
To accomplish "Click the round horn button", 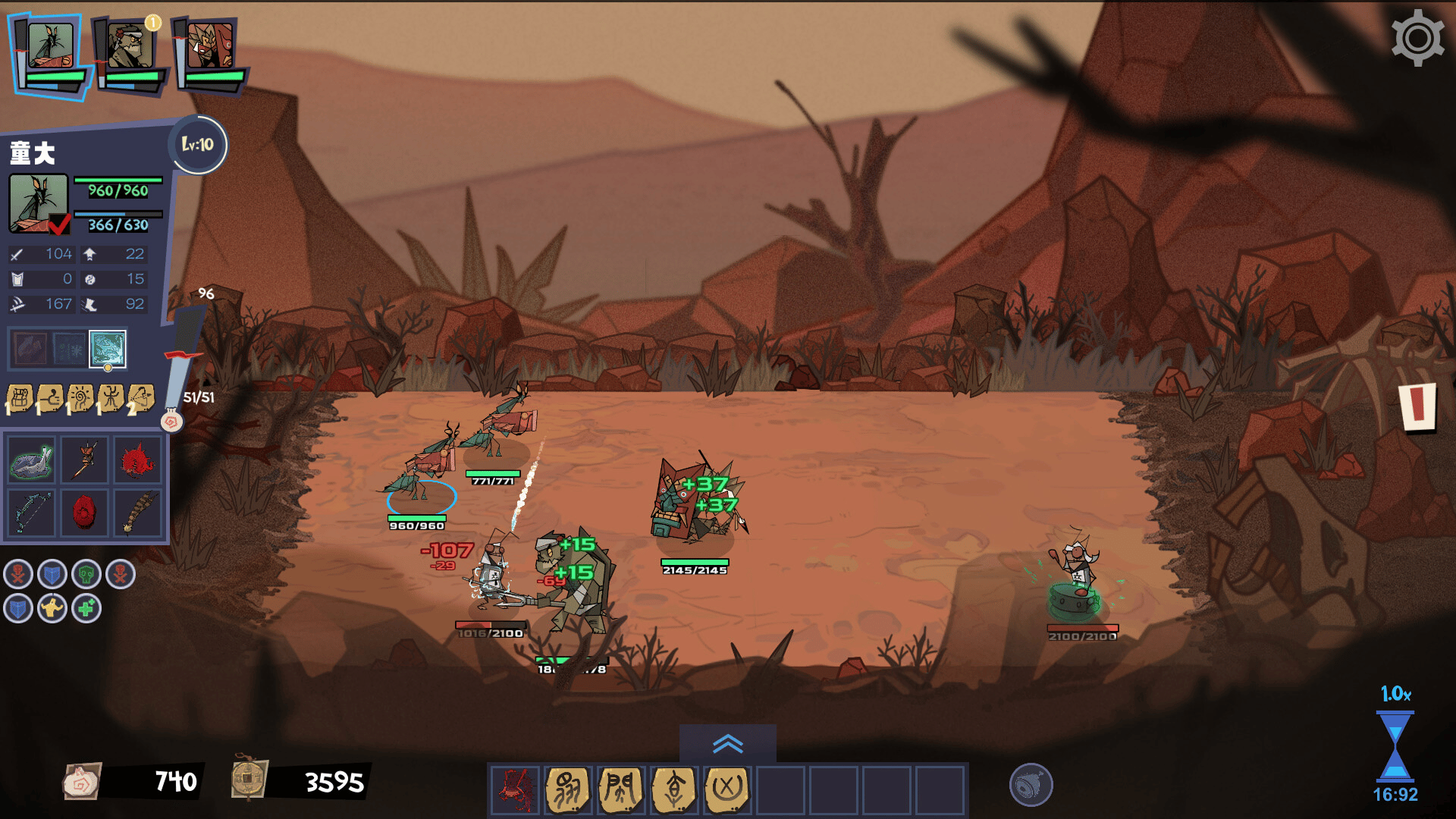I will click(x=1031, y=785).
